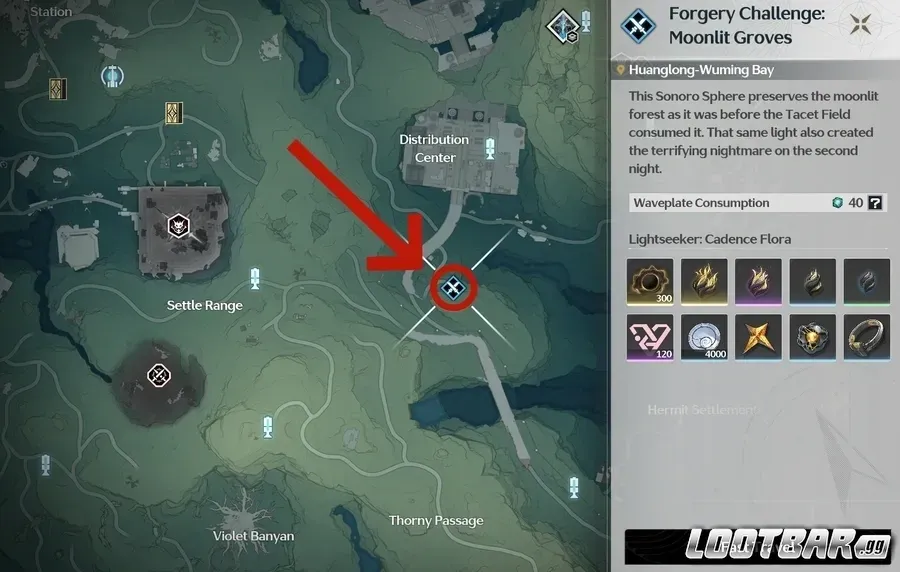Select the beacon beside Distribution Center

pyautogui.click(x=490, y=149)
